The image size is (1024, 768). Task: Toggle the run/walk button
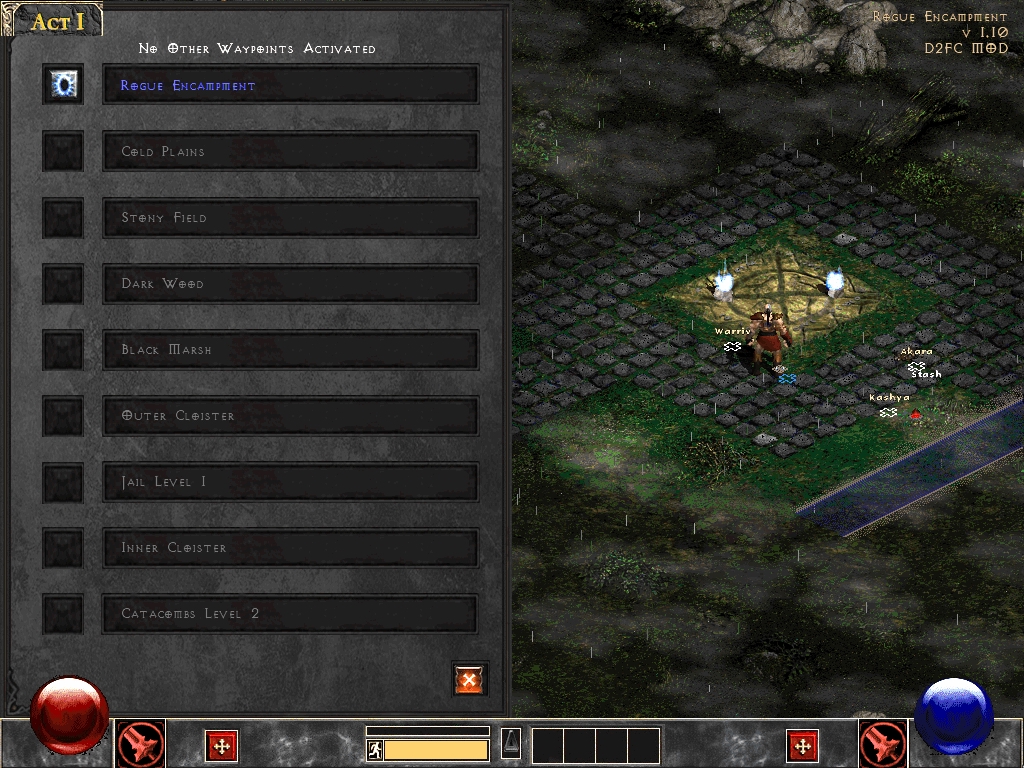coord(375,749)
